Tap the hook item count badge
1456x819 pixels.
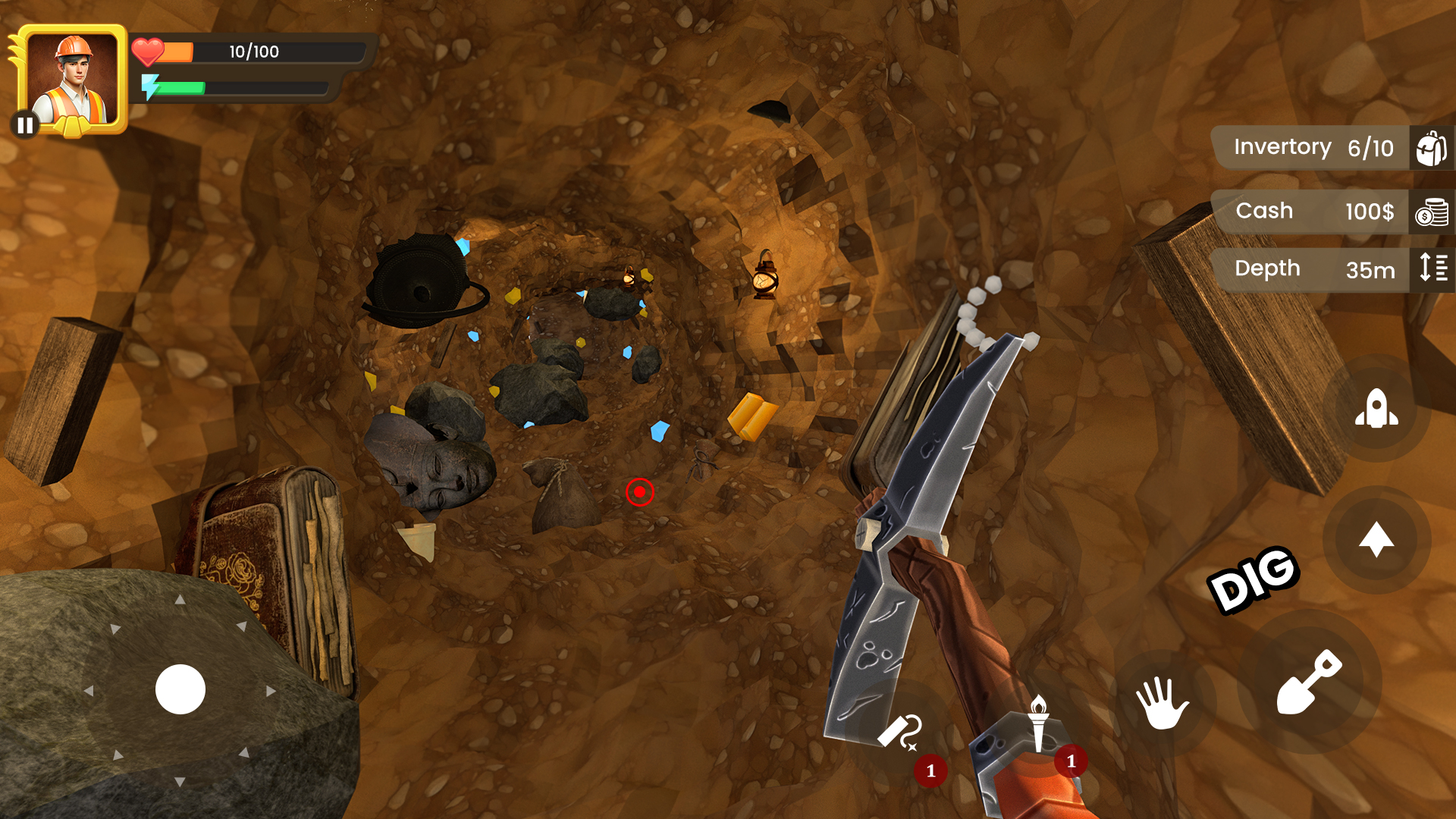point(930,770)
